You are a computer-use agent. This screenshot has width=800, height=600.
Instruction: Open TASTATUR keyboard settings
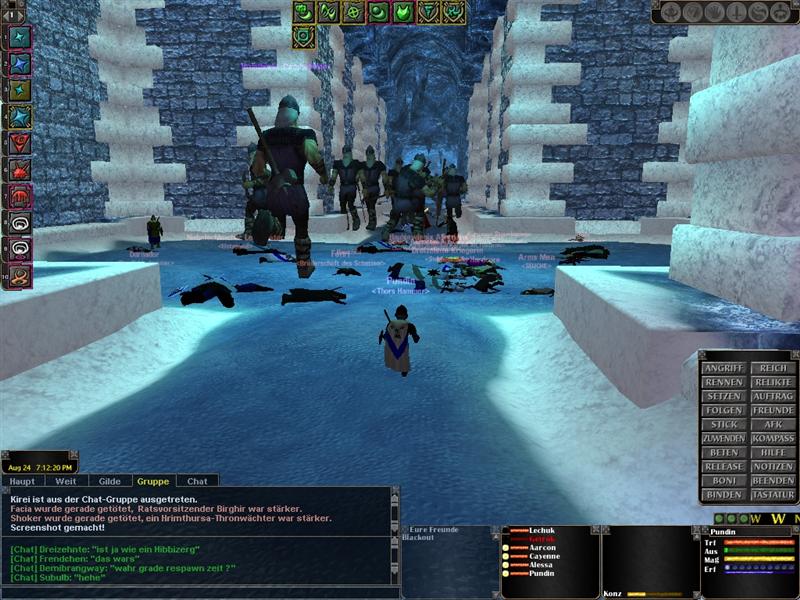pos(772,494)
